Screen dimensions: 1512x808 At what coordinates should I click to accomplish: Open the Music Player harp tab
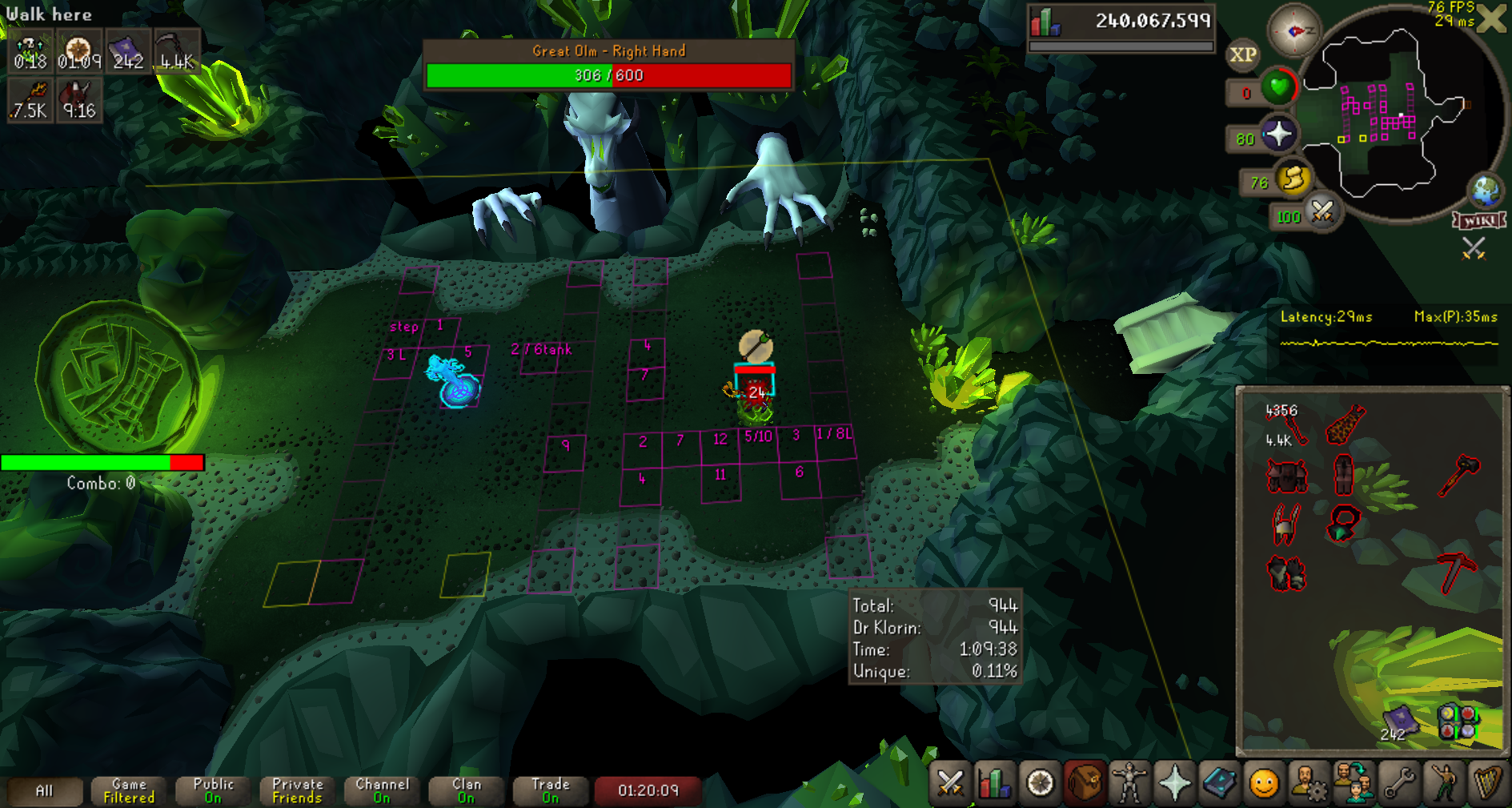point(1488,782)
